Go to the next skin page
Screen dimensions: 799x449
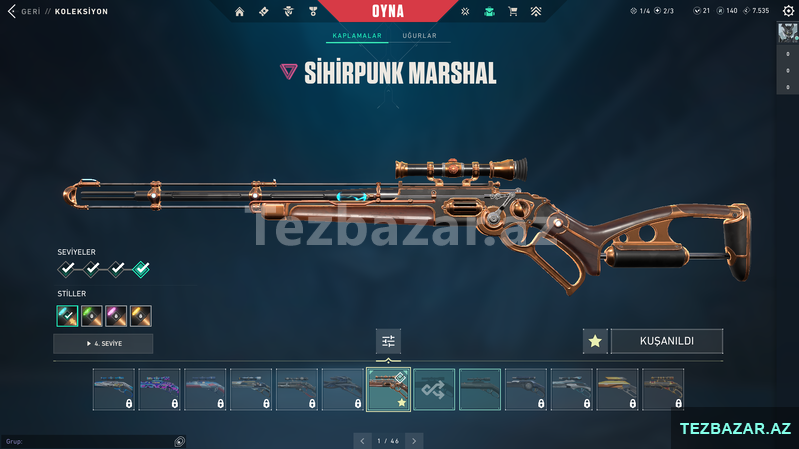pyautogui.click(x=414, y=440)
